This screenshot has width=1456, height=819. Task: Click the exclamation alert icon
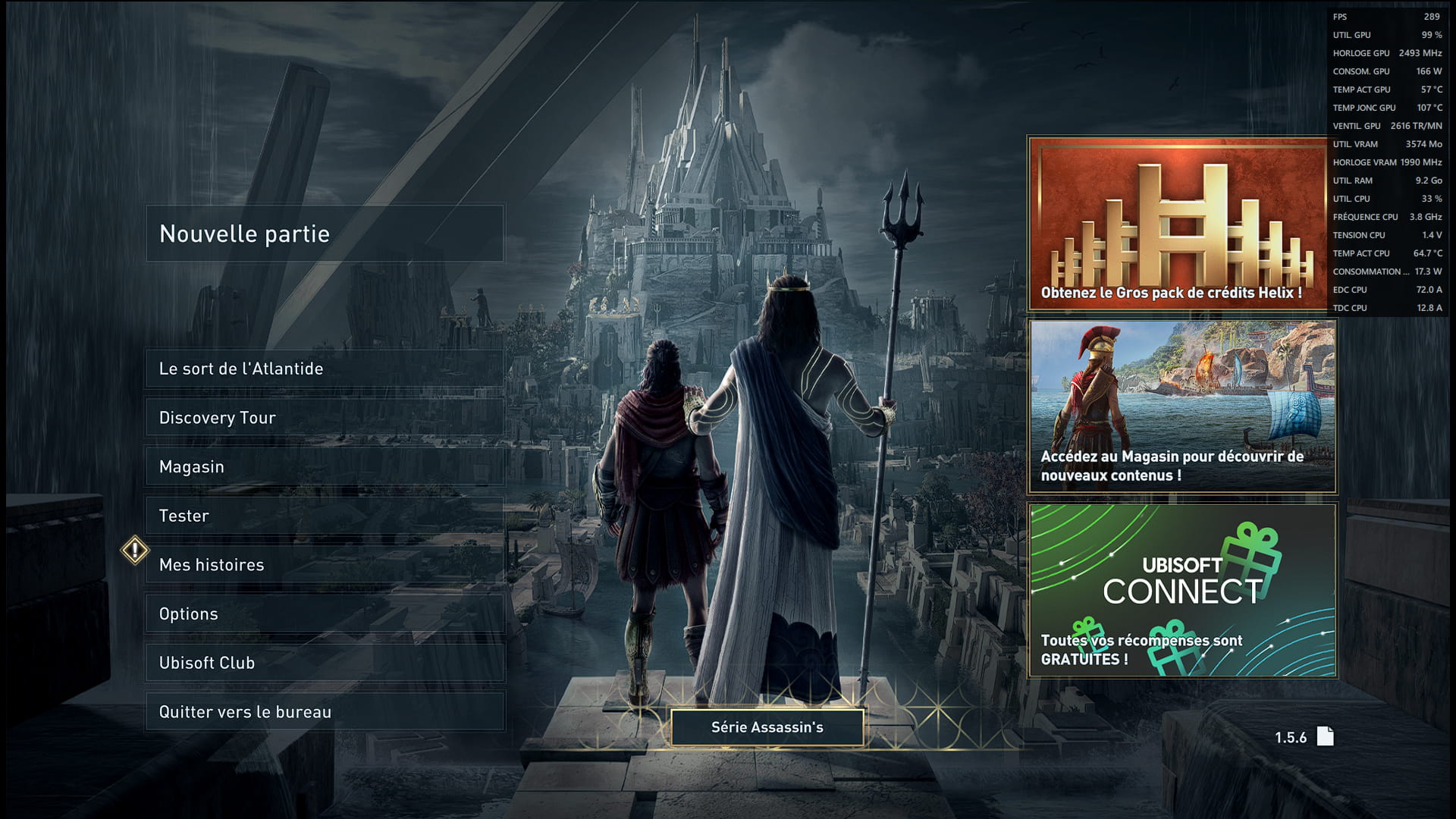coord(135,551)
